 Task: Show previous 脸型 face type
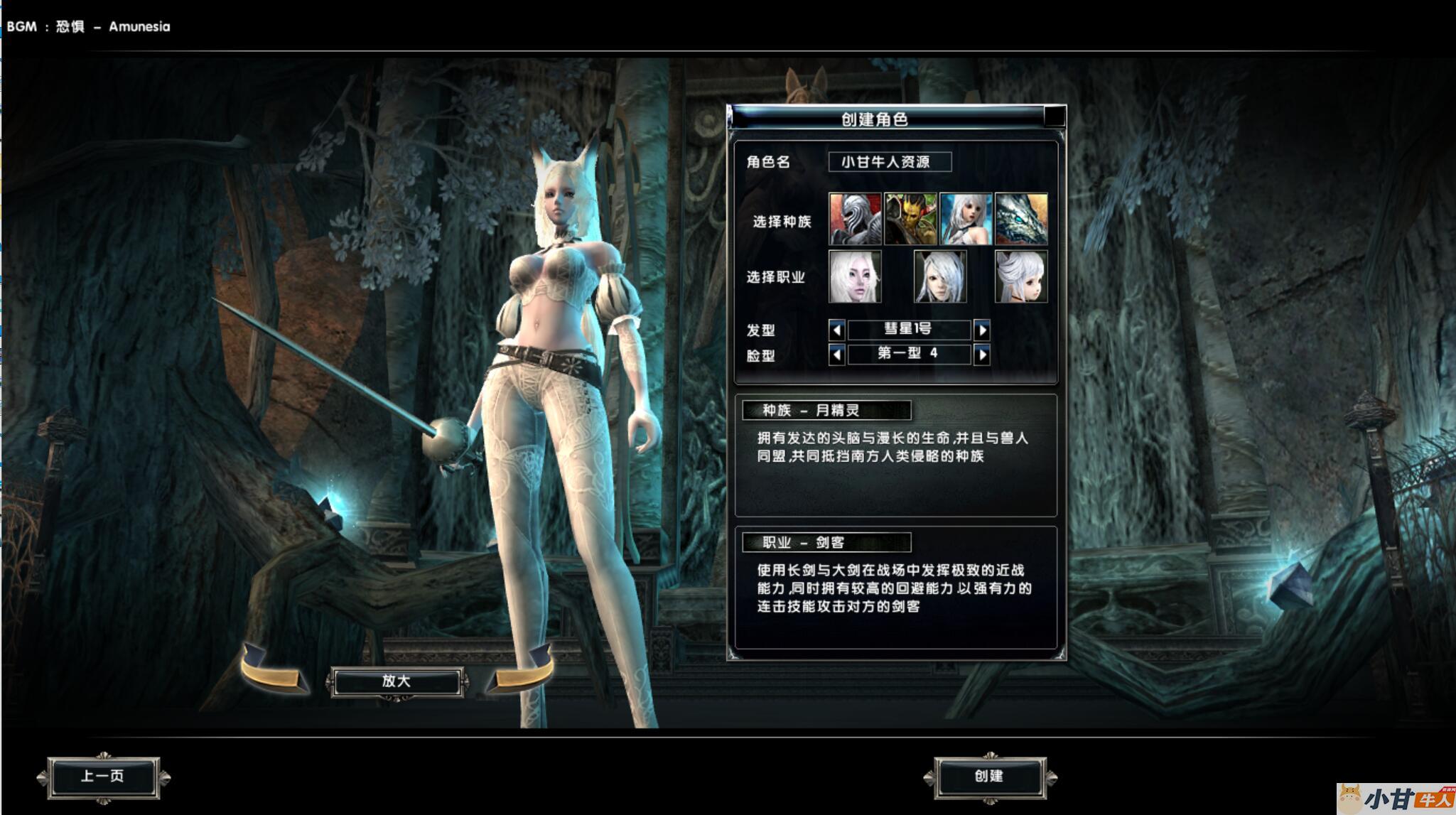(x=836, y=354)
